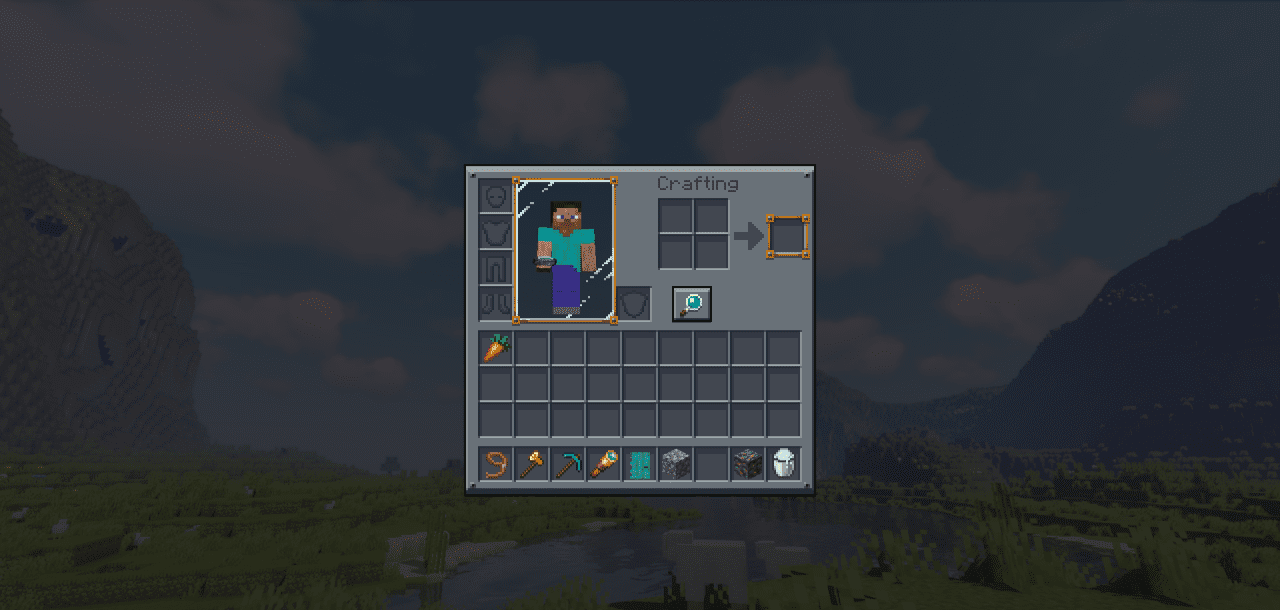Select the carrot in the inventory
The width and height of the screenshot is (1280, 610).
tap(497, 349)
